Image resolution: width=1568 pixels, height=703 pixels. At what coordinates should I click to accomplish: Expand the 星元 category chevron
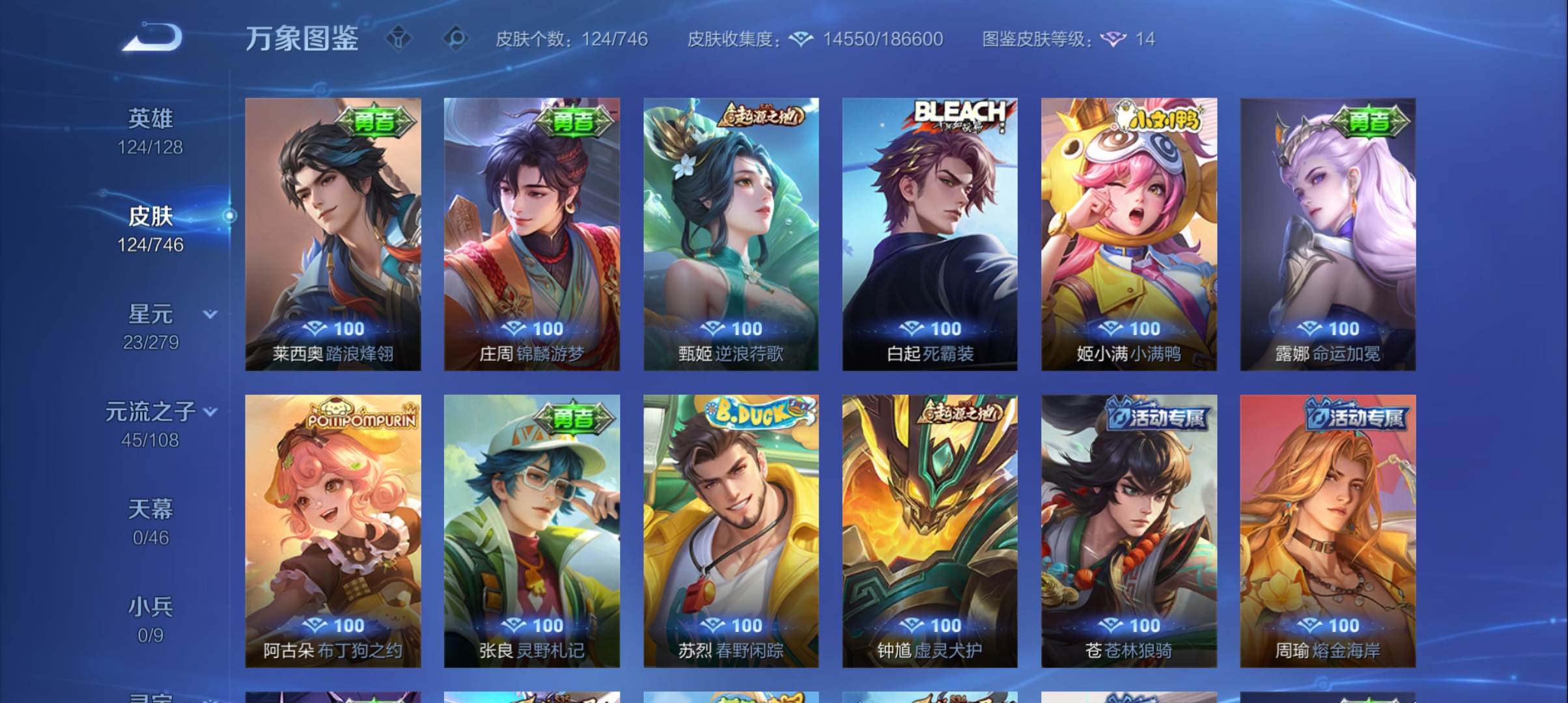pos(209,312)
